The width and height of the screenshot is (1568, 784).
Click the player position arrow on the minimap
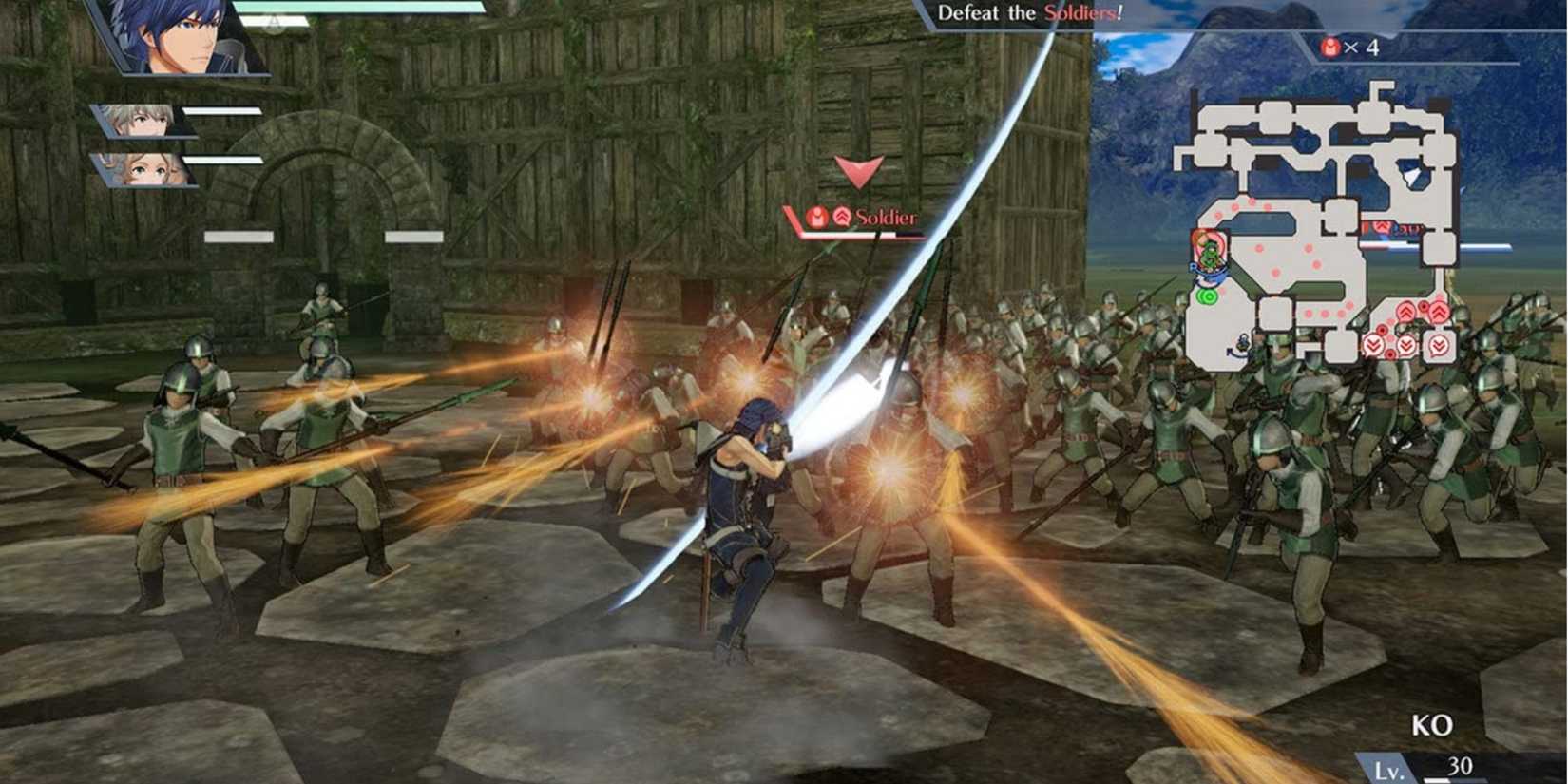click(1208, 274)
